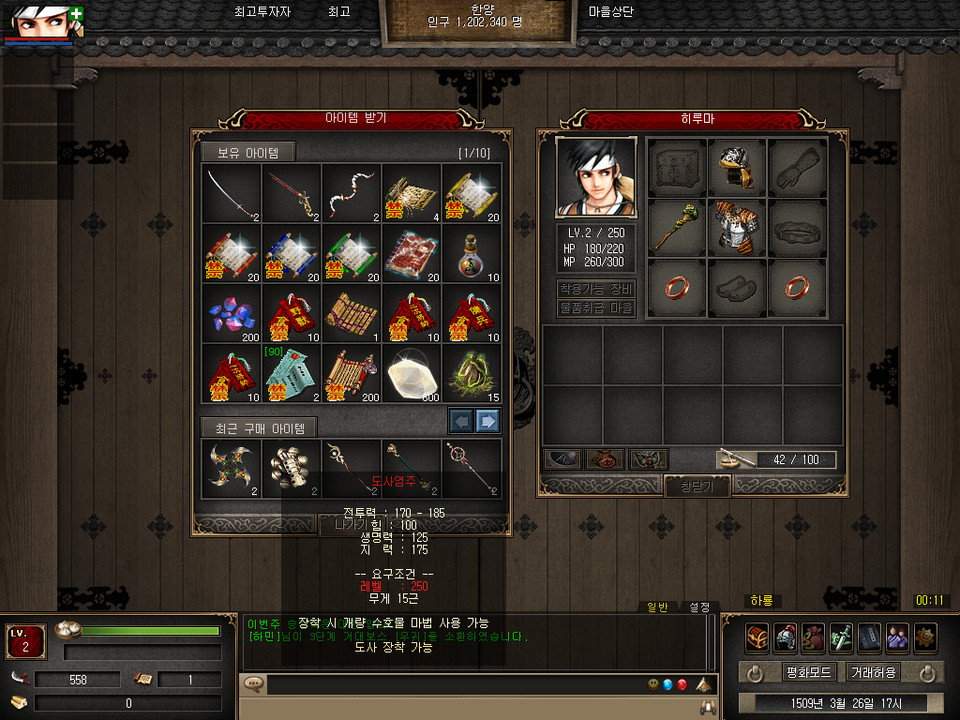Select the katana sword item slot
The width and height of the screenshot is (960, 720).
click(x=231, y=194)
